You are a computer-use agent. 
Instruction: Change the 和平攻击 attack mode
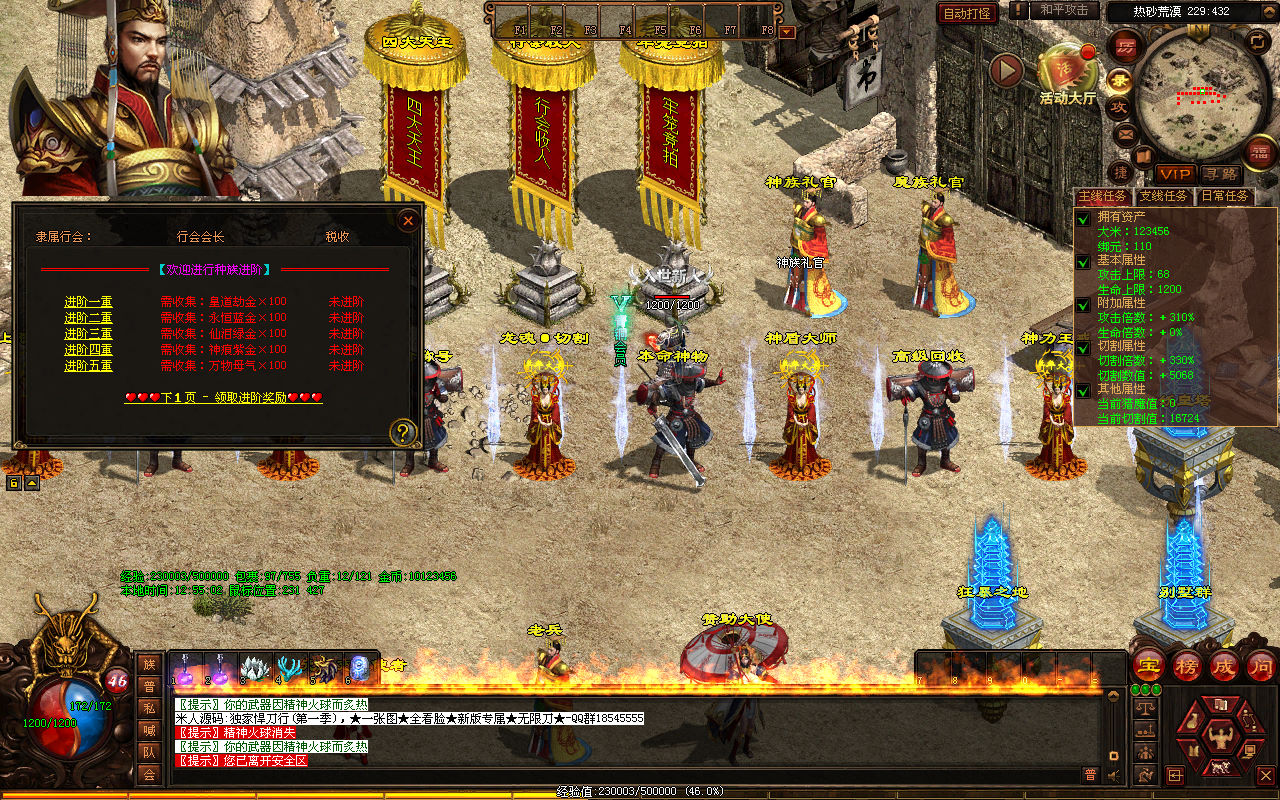click(x=1063, y=10)
